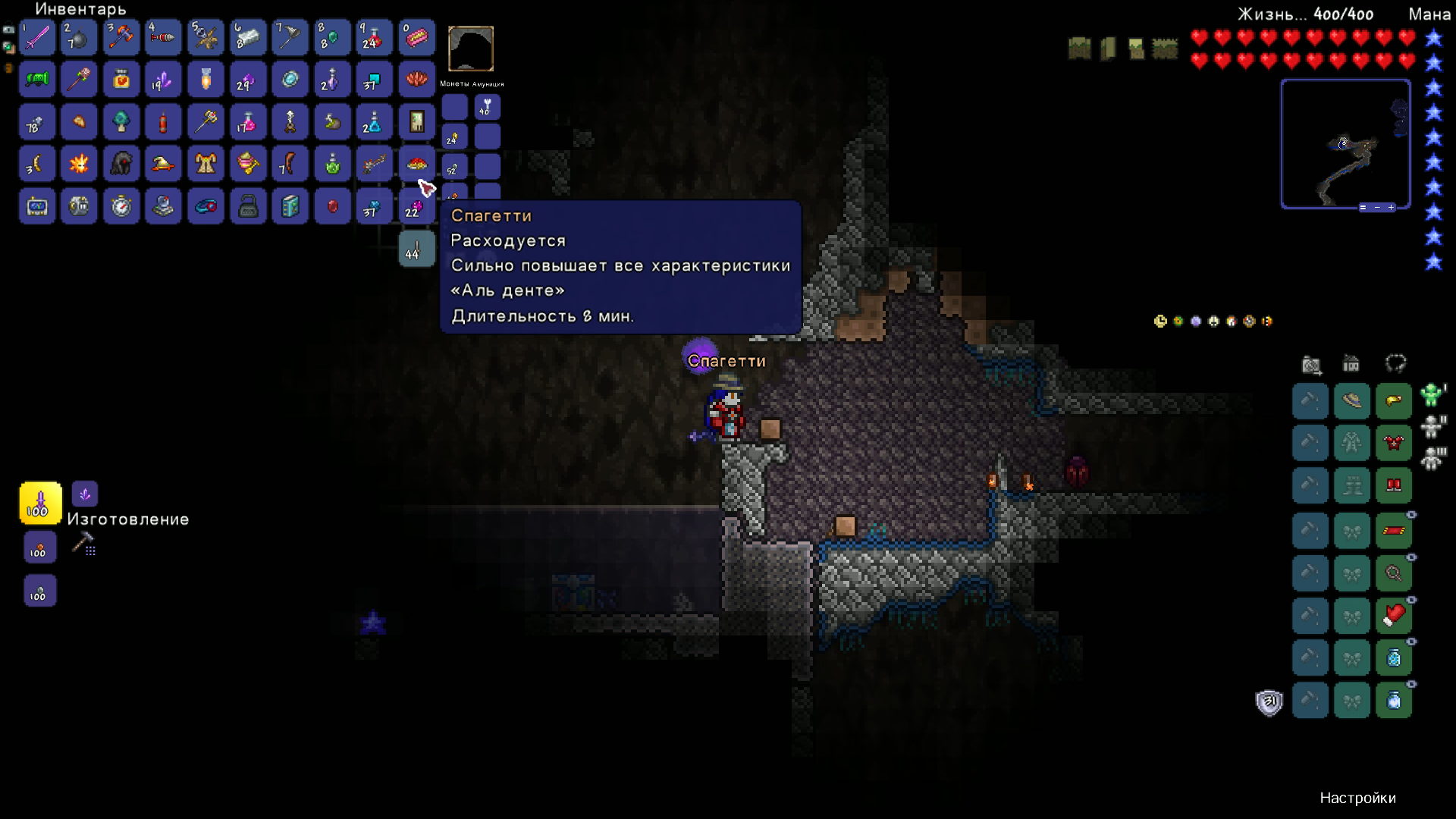Open the Настройки settings menu

tap(1357, 798)
